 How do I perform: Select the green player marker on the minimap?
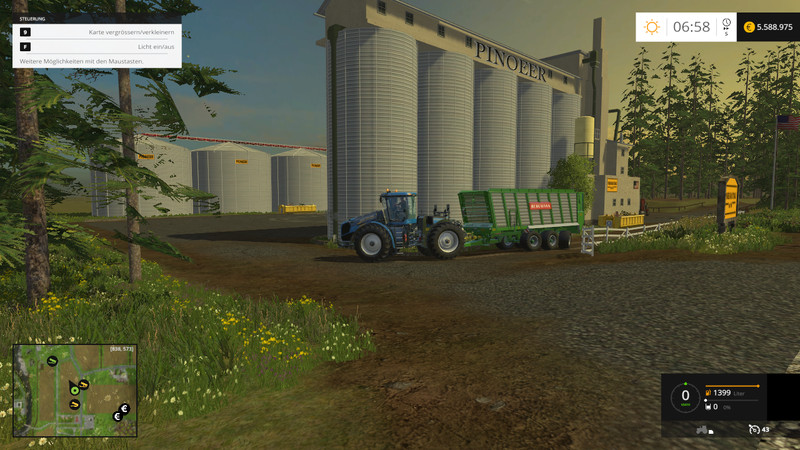coord(74,391)
